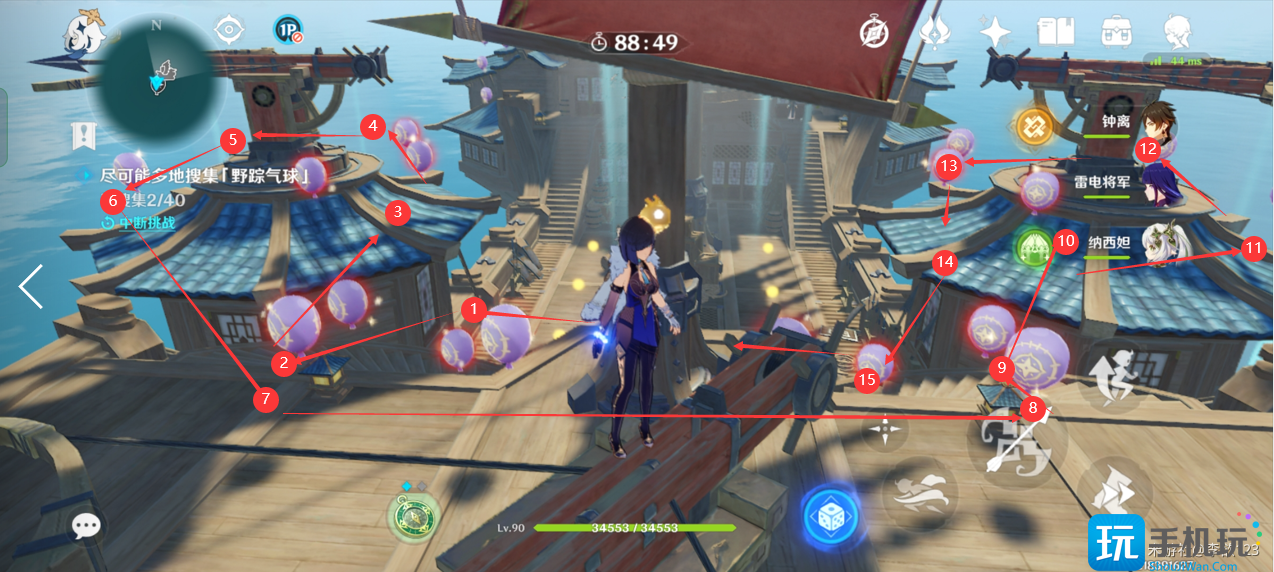The height and width of the screenshot is (572, 1274).
Task: Open the 1P co-op mode icon
Action: (288, 31)
